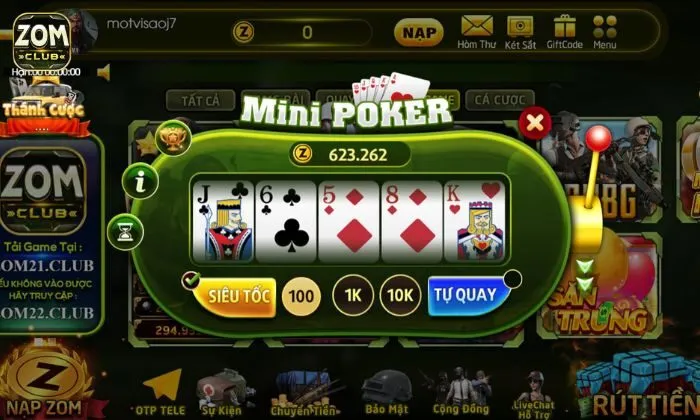Open the top-right Menu

[x=604, y=31]
